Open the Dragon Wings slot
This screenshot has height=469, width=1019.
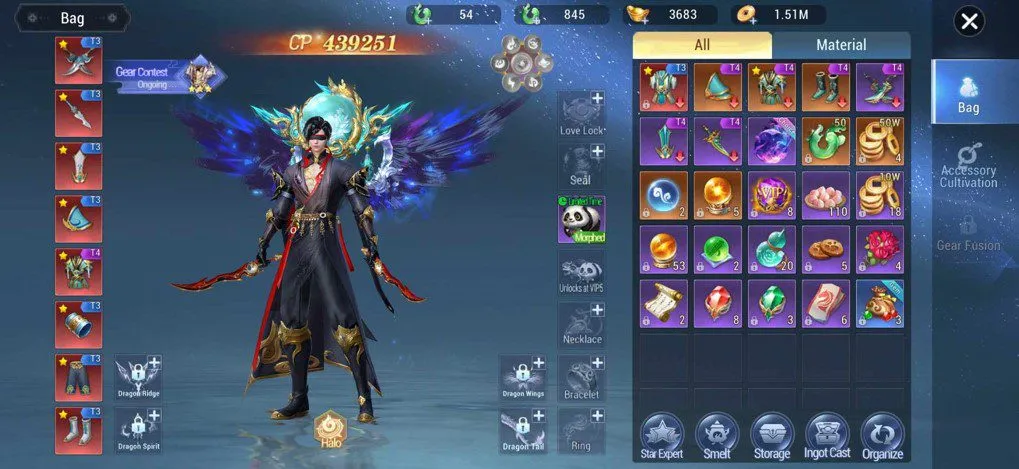pyautogui.click(x=522, y=377)
